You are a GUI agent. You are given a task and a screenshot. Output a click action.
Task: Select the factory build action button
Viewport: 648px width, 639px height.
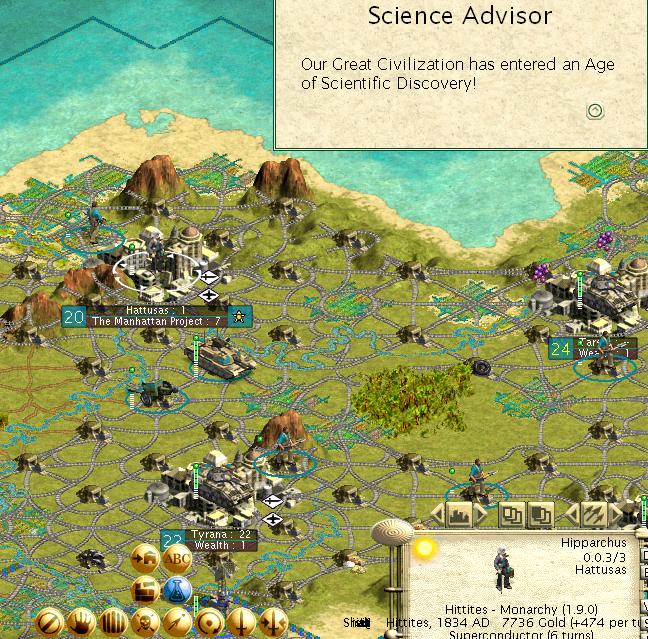pyautogui.click(x=144, y=590)
